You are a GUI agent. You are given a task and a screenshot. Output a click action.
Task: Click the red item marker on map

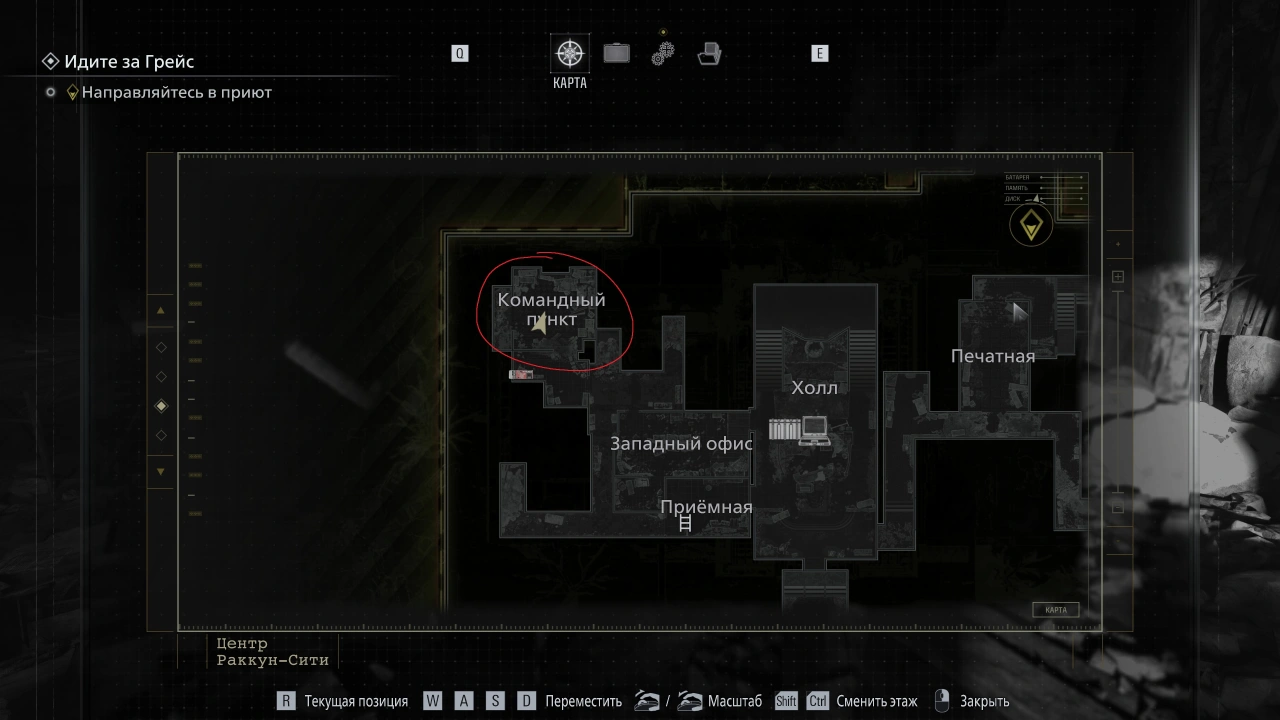[x=521, y=375]
